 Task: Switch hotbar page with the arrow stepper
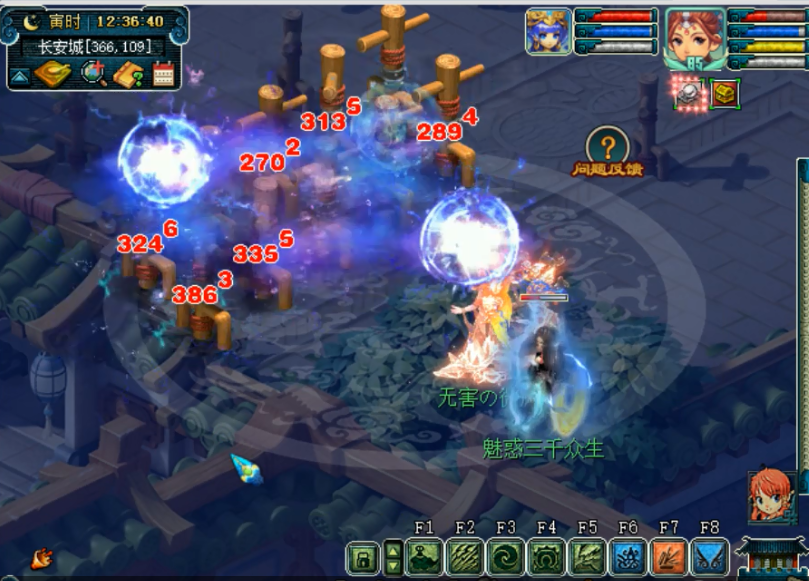(x=394, y=557)
